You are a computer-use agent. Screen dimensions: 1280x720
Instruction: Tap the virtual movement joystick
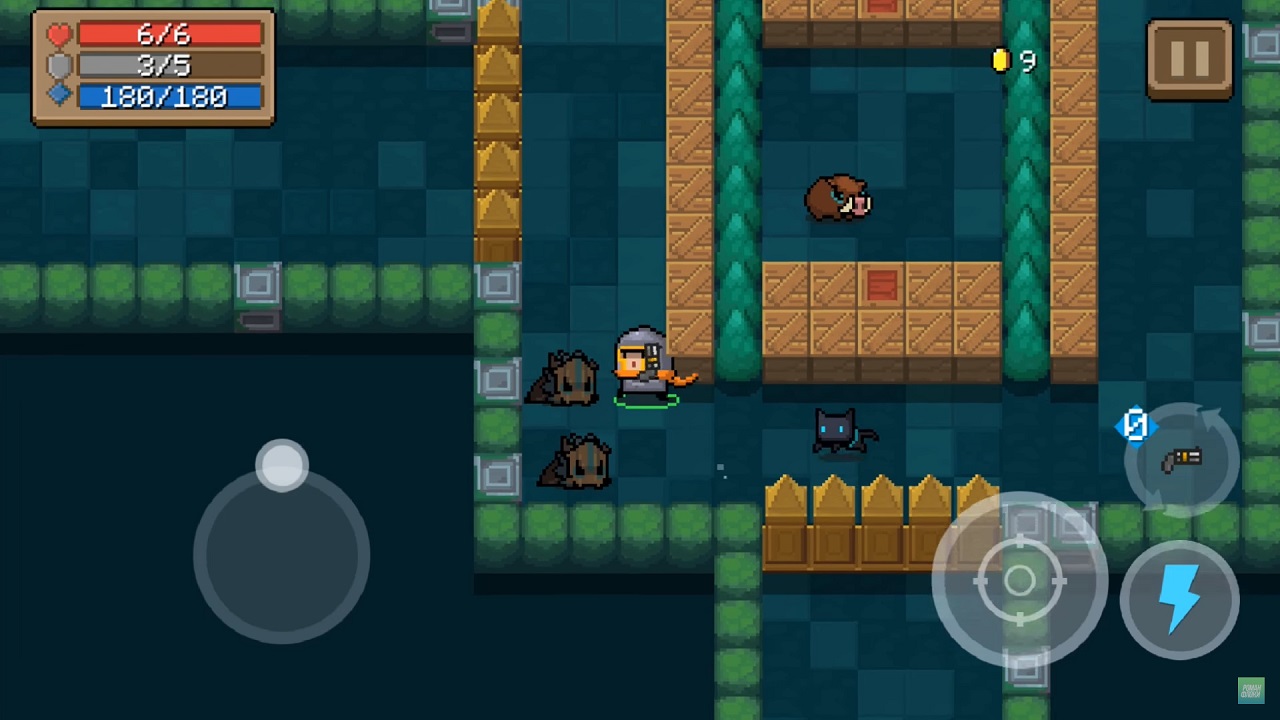282,553
